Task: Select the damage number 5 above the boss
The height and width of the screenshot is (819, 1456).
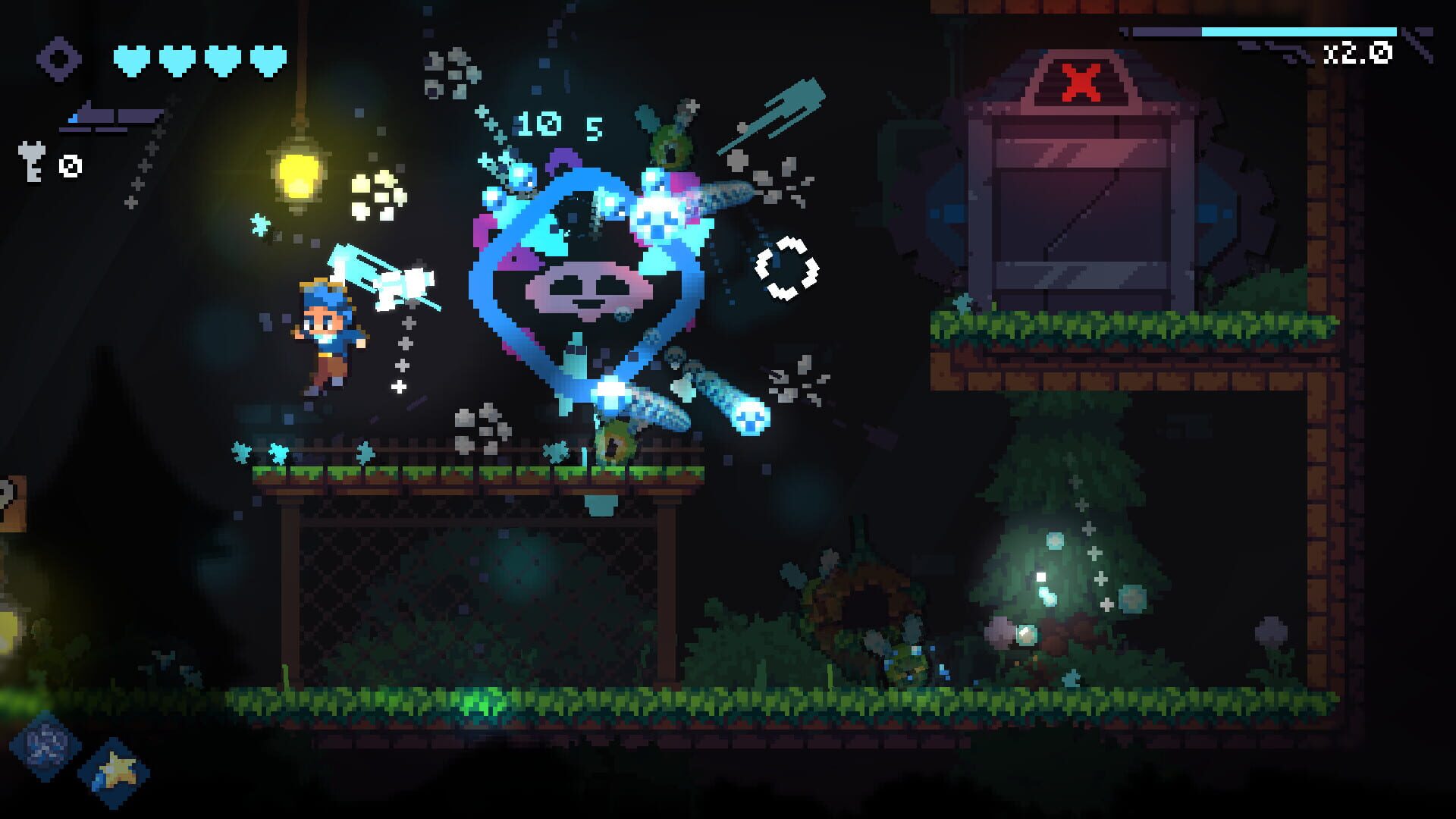Action: [593, 127]
